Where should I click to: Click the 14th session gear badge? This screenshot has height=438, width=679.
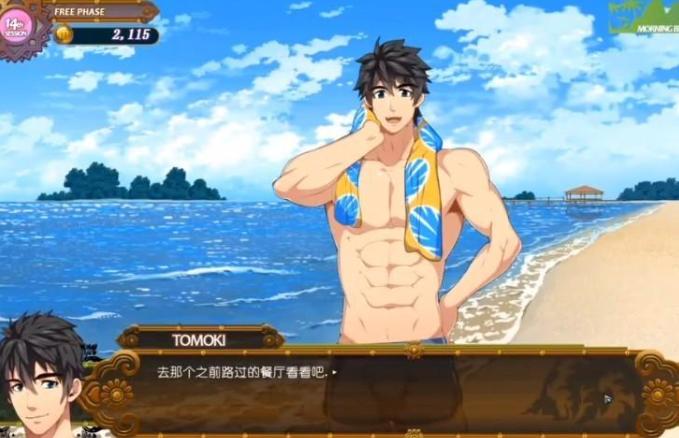[x=17, y=26]
